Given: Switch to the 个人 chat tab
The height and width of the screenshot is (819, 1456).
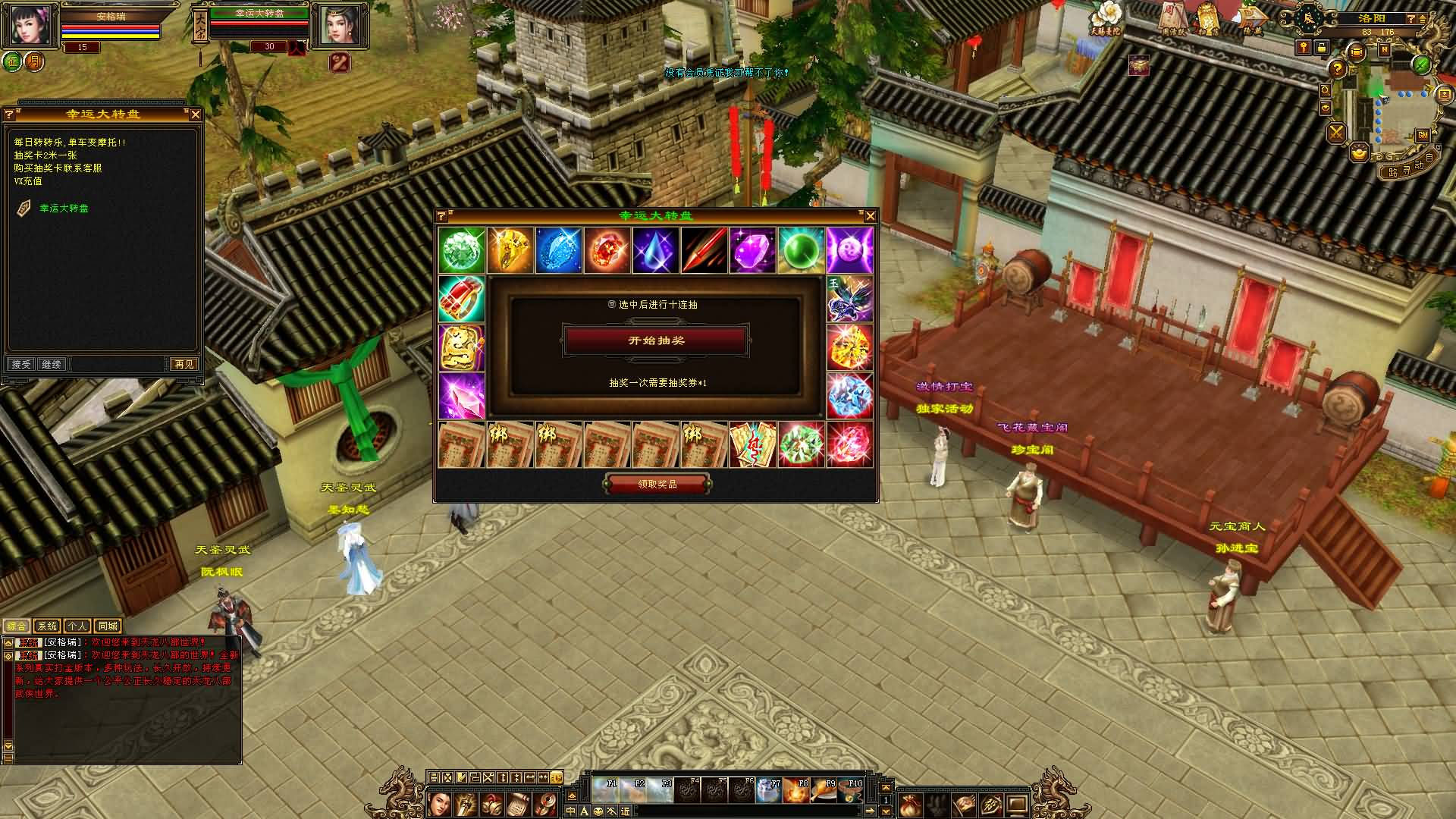Looking at the screenshot, I should [77, 626].
